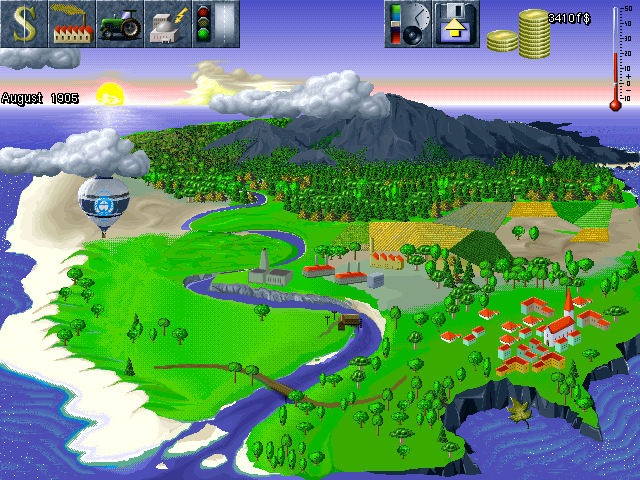Open the power plant lightning icon
This screenshot has width=640, height=480.
tap(168, 24)
